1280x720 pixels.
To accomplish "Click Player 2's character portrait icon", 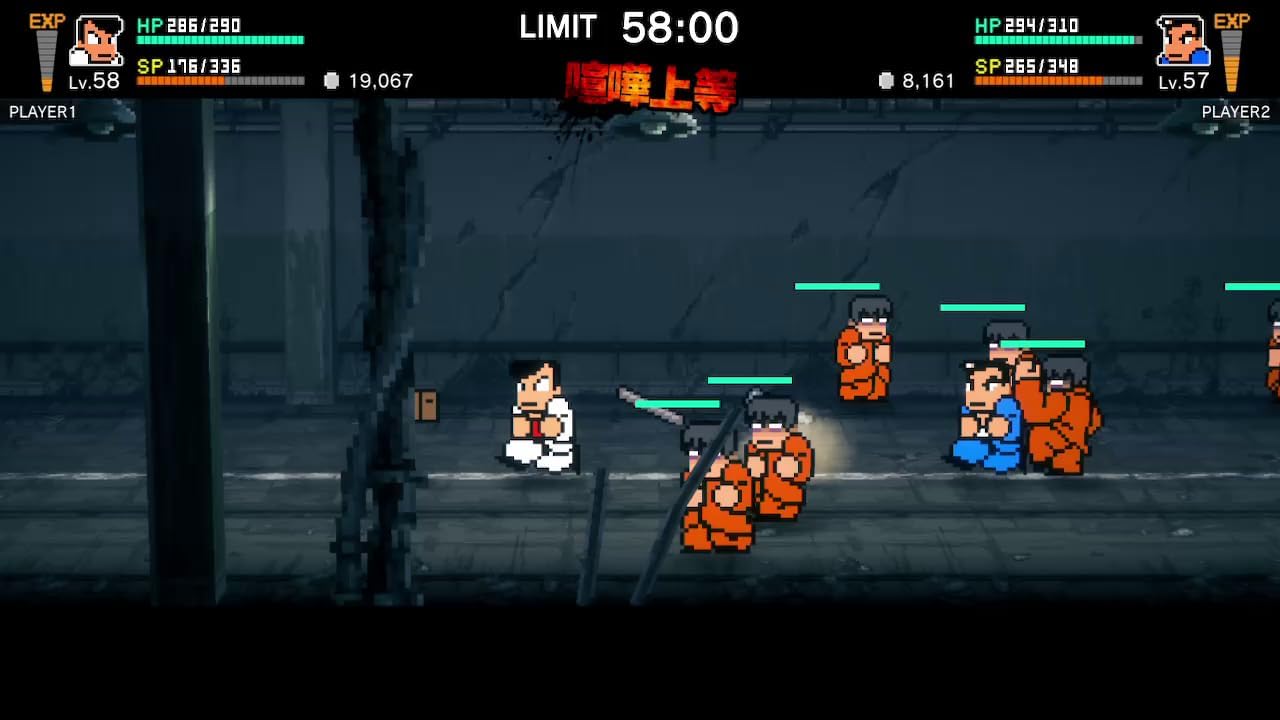I will point(1183,42).
